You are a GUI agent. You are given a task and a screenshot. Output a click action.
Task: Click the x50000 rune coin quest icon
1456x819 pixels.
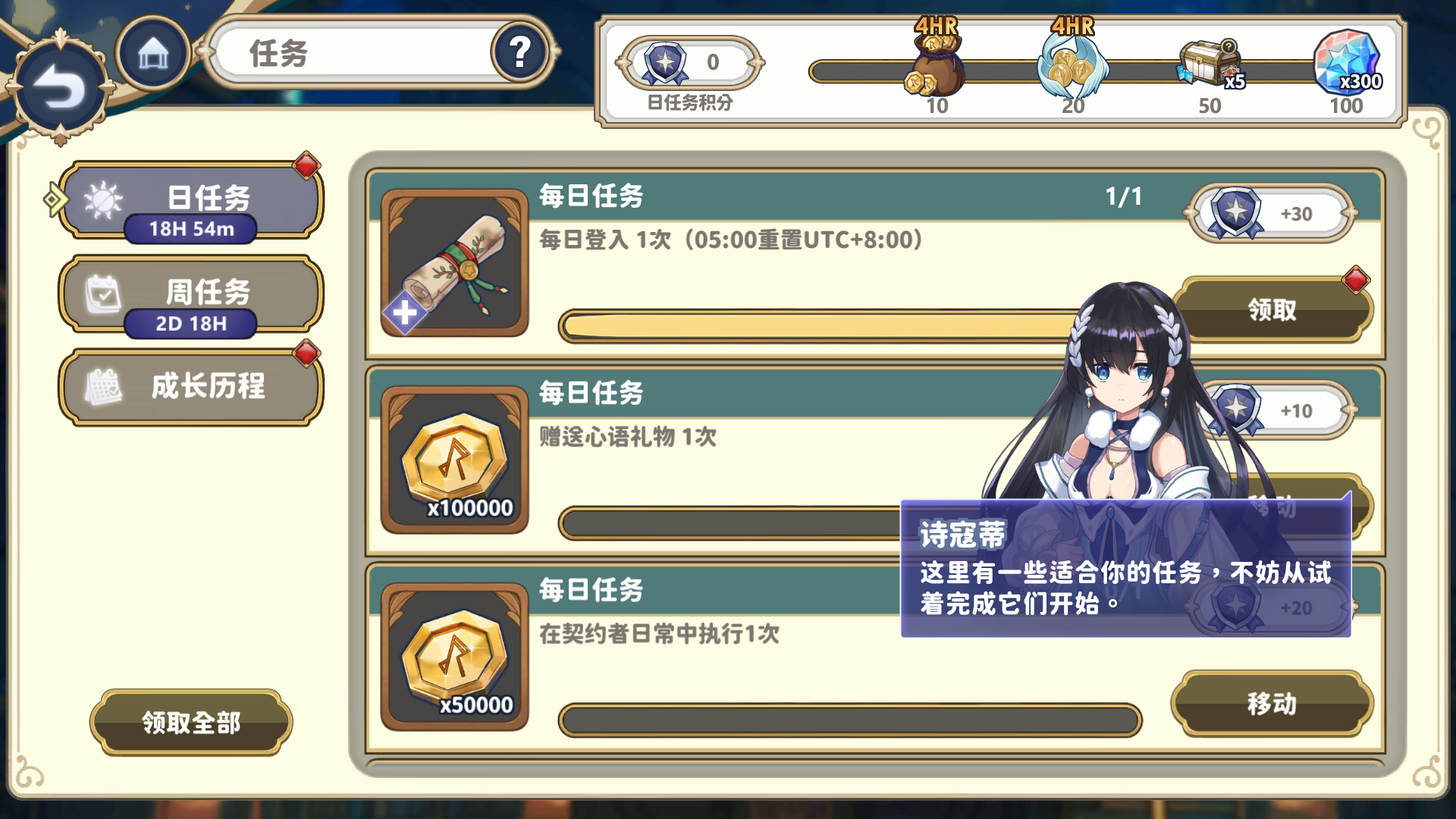(453, 658)
